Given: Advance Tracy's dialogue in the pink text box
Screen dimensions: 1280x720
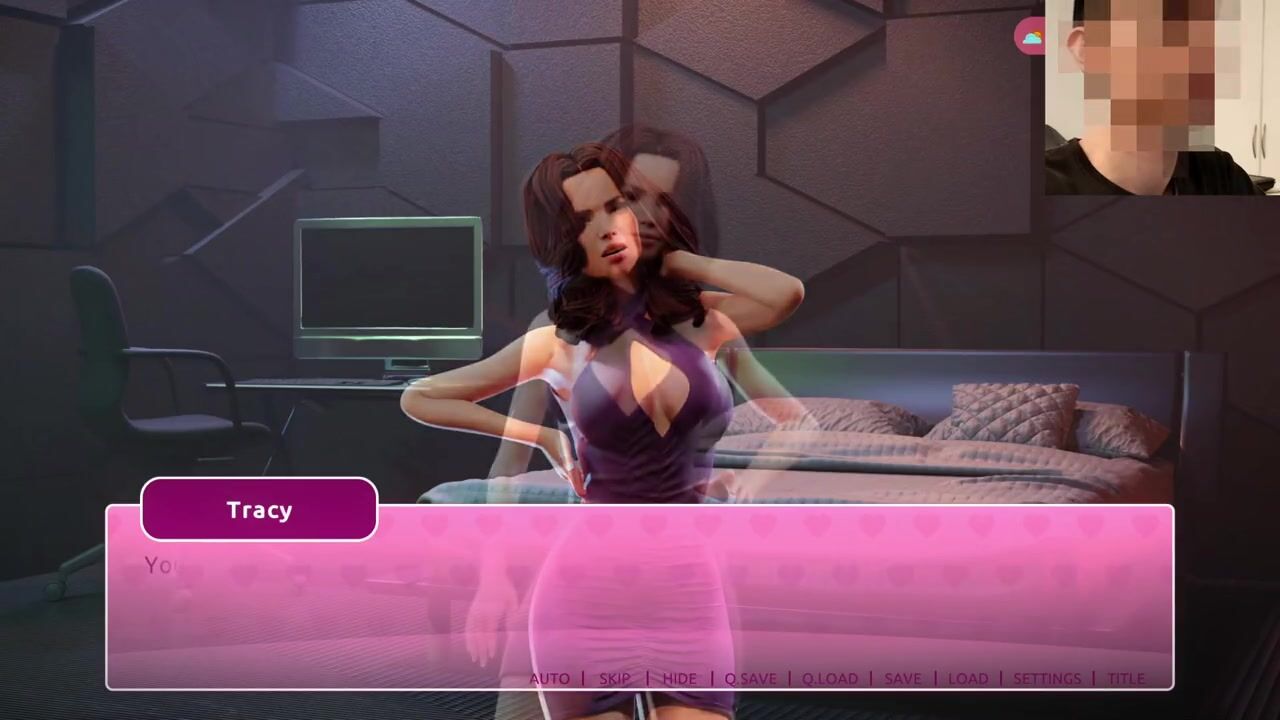Looking at the screenshot, I should 640,600.
